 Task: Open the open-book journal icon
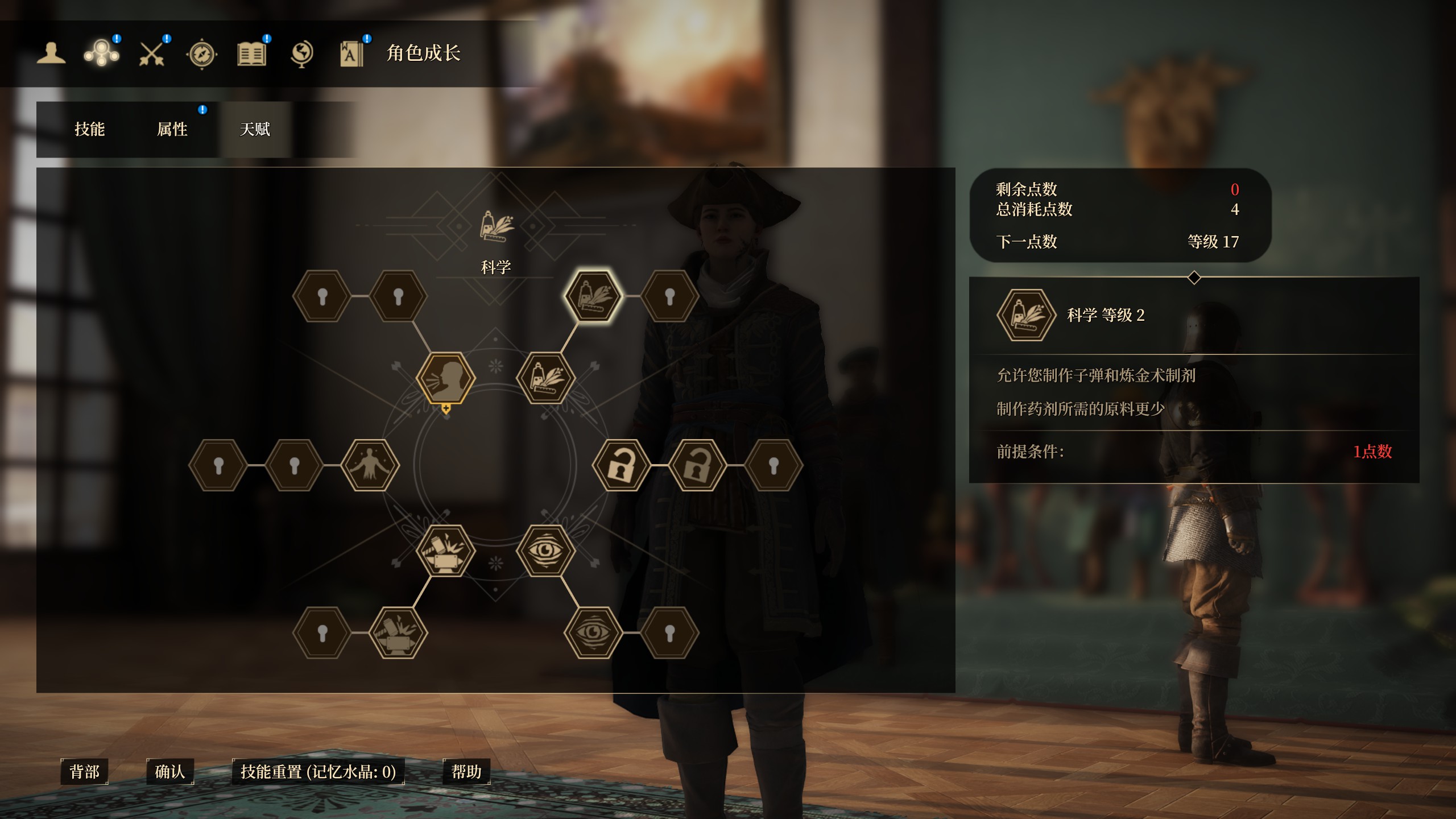[251, 55]
